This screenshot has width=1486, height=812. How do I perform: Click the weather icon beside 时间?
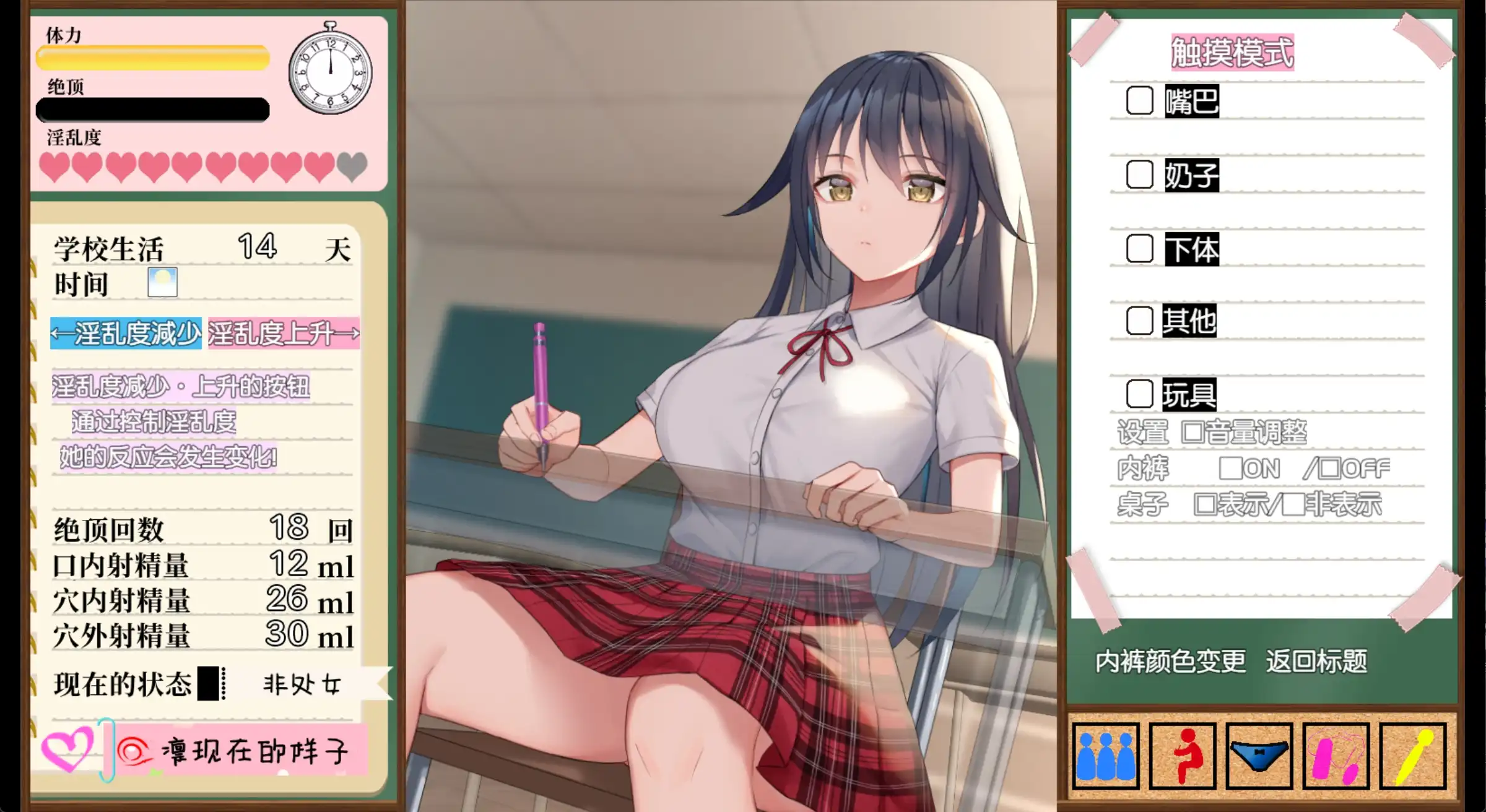pyautogui.click(x=162, y=284)
